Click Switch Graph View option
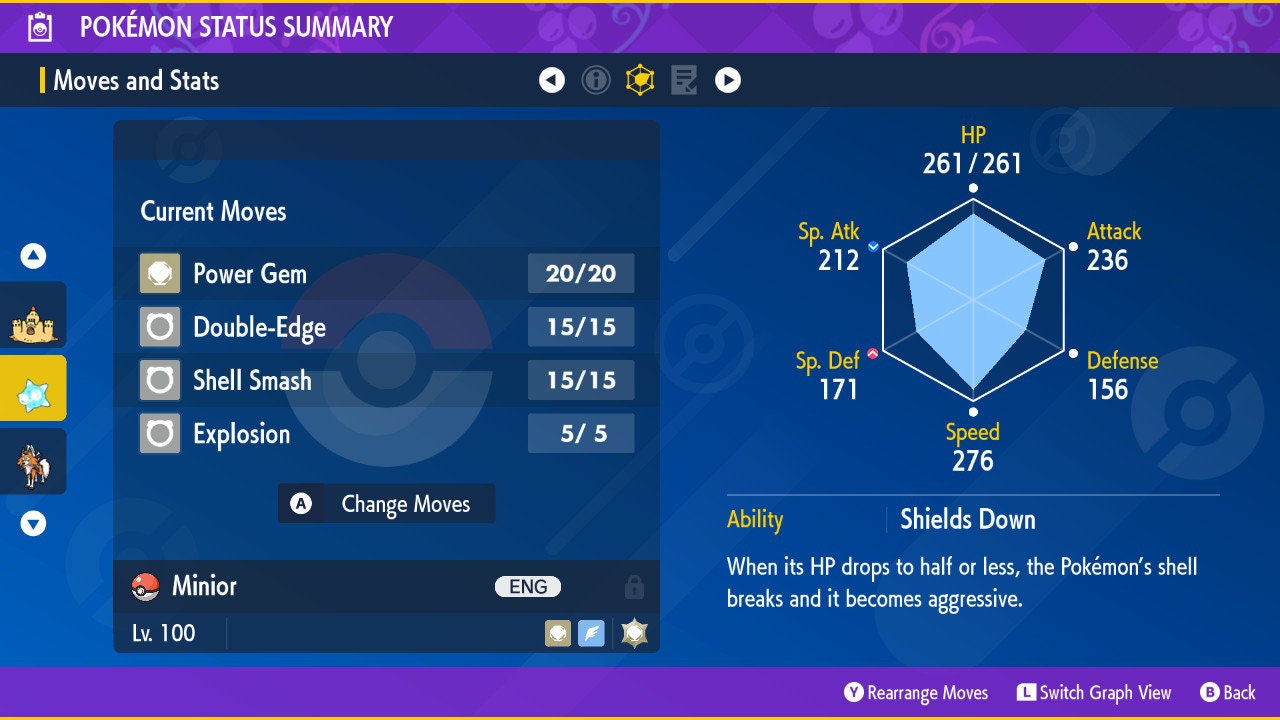Image resolution: width=1280 pixels, height=720 pixels. (x=1094, y=693)
